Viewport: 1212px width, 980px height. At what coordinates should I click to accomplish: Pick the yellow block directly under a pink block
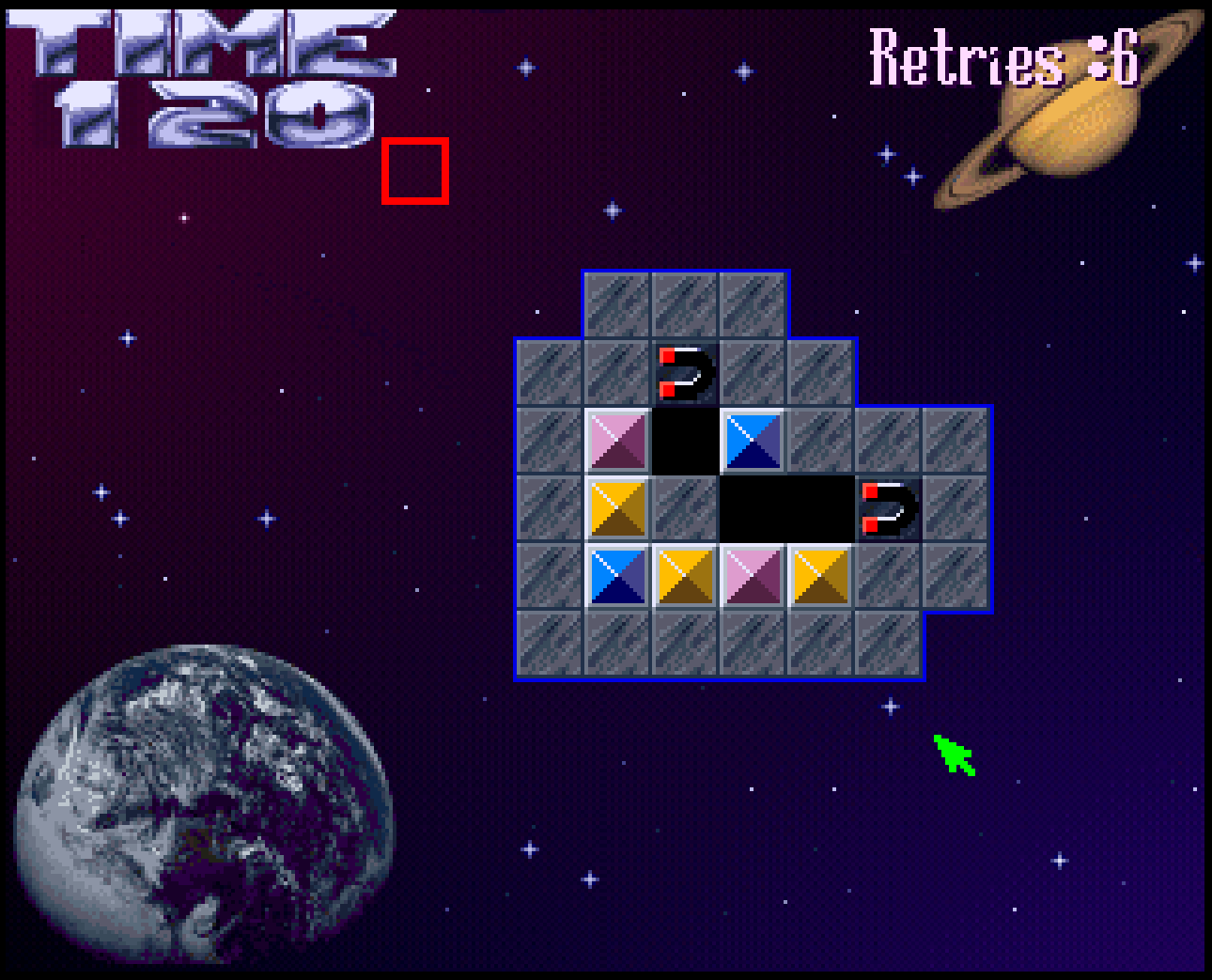click(x=617, y=507)
